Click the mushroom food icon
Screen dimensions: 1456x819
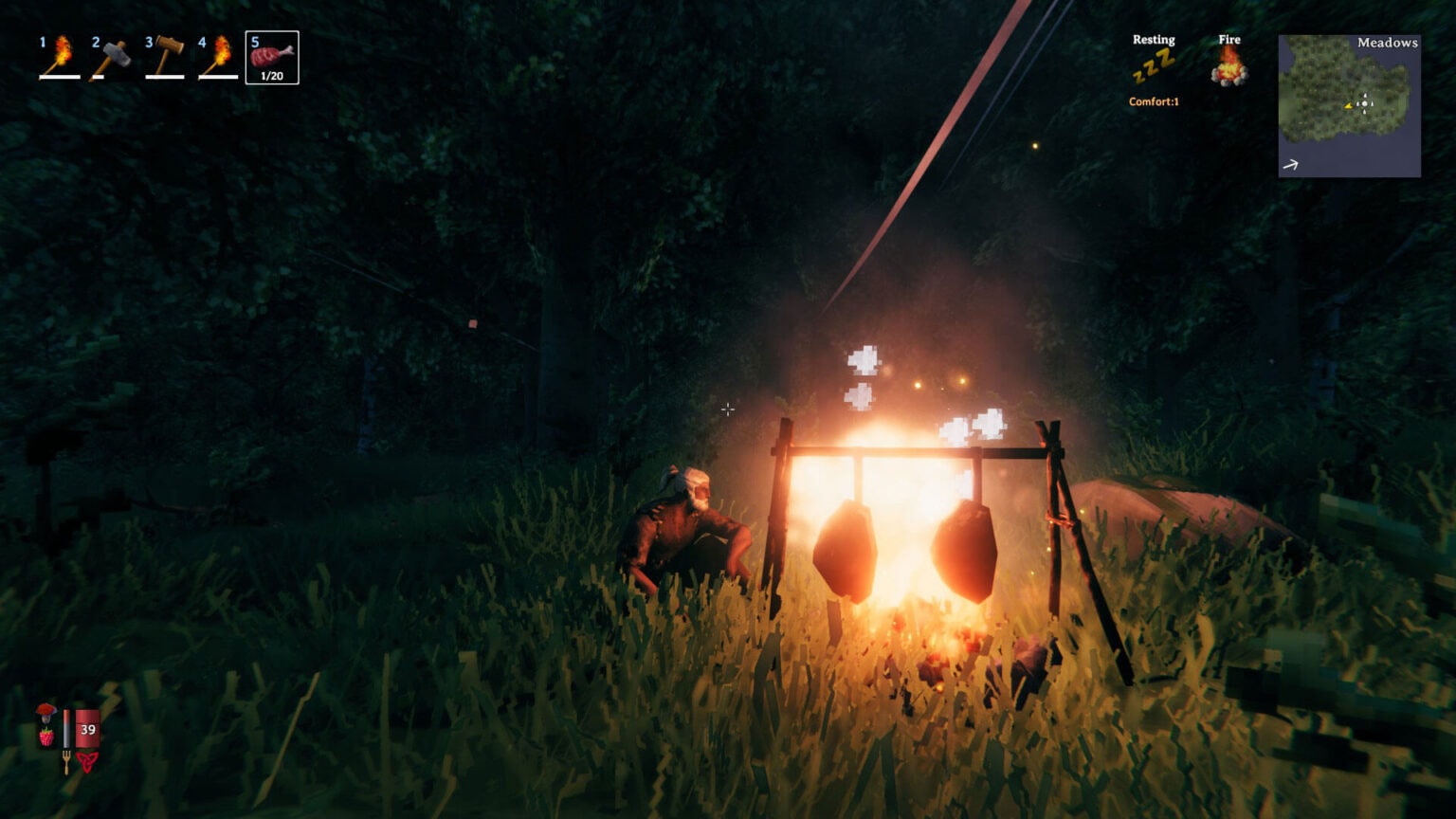[x=45, y=712]
